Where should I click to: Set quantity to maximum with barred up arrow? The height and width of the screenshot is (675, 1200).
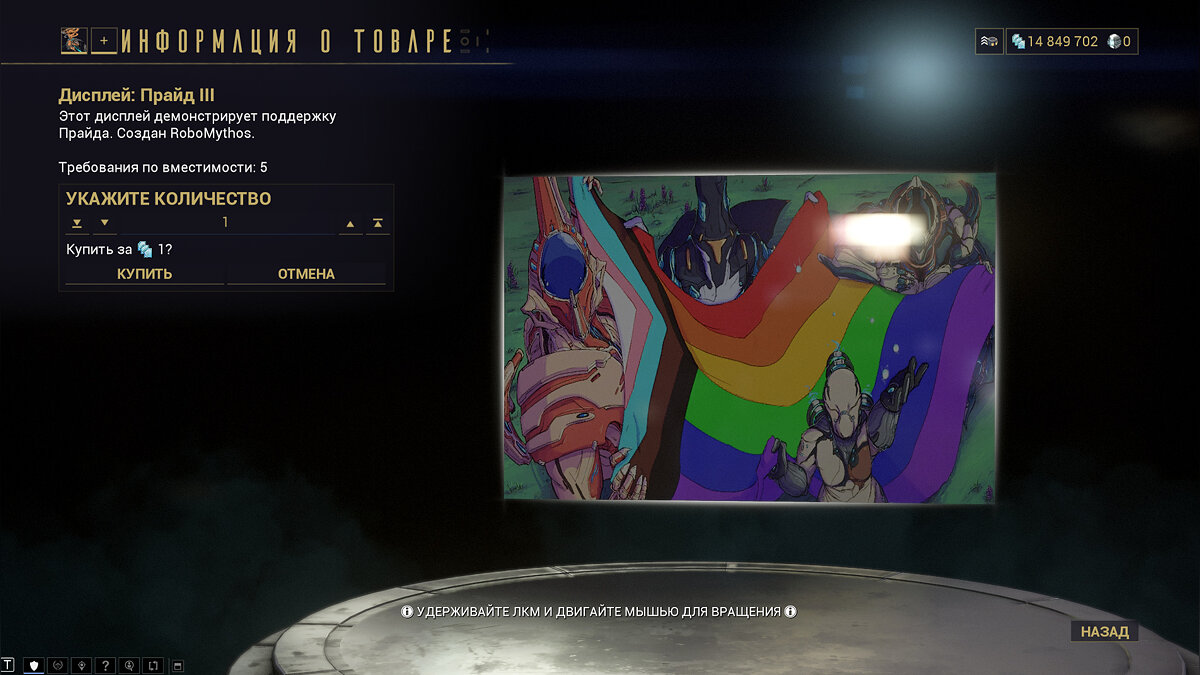pyautogui.click(x=378, y=223)
